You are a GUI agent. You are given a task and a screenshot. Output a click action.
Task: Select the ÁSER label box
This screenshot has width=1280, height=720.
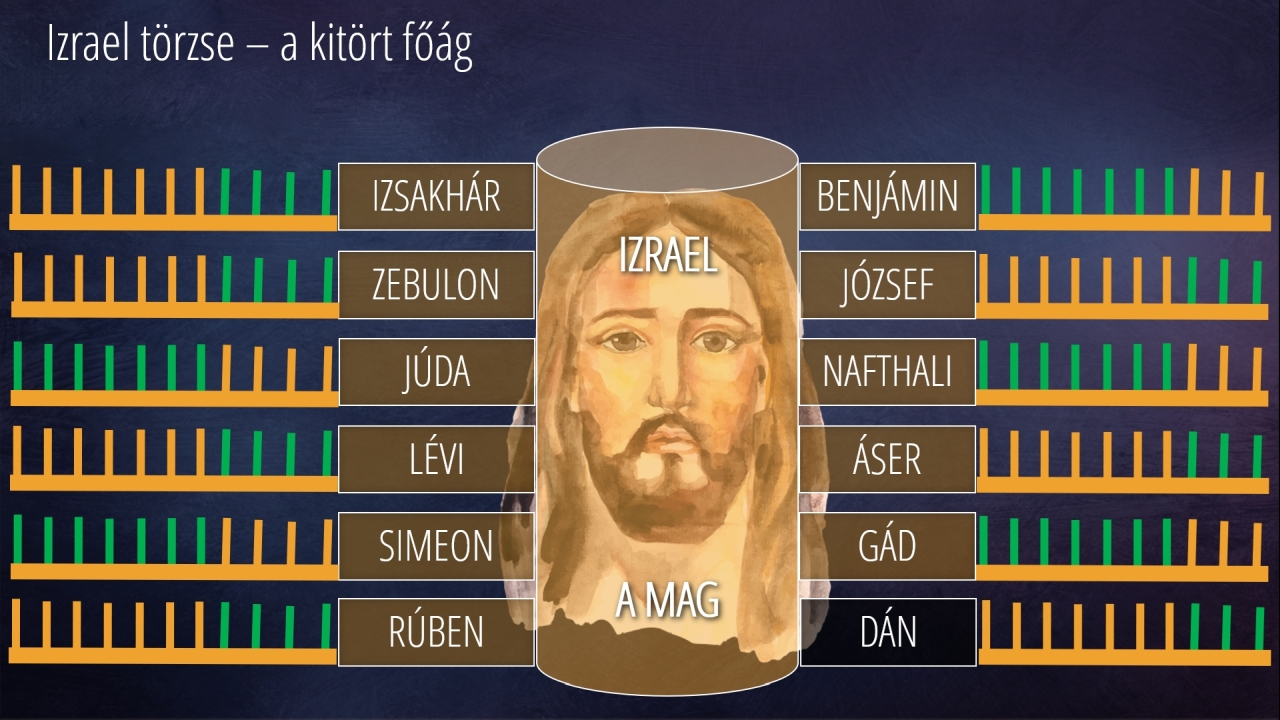tap(887, 459)
